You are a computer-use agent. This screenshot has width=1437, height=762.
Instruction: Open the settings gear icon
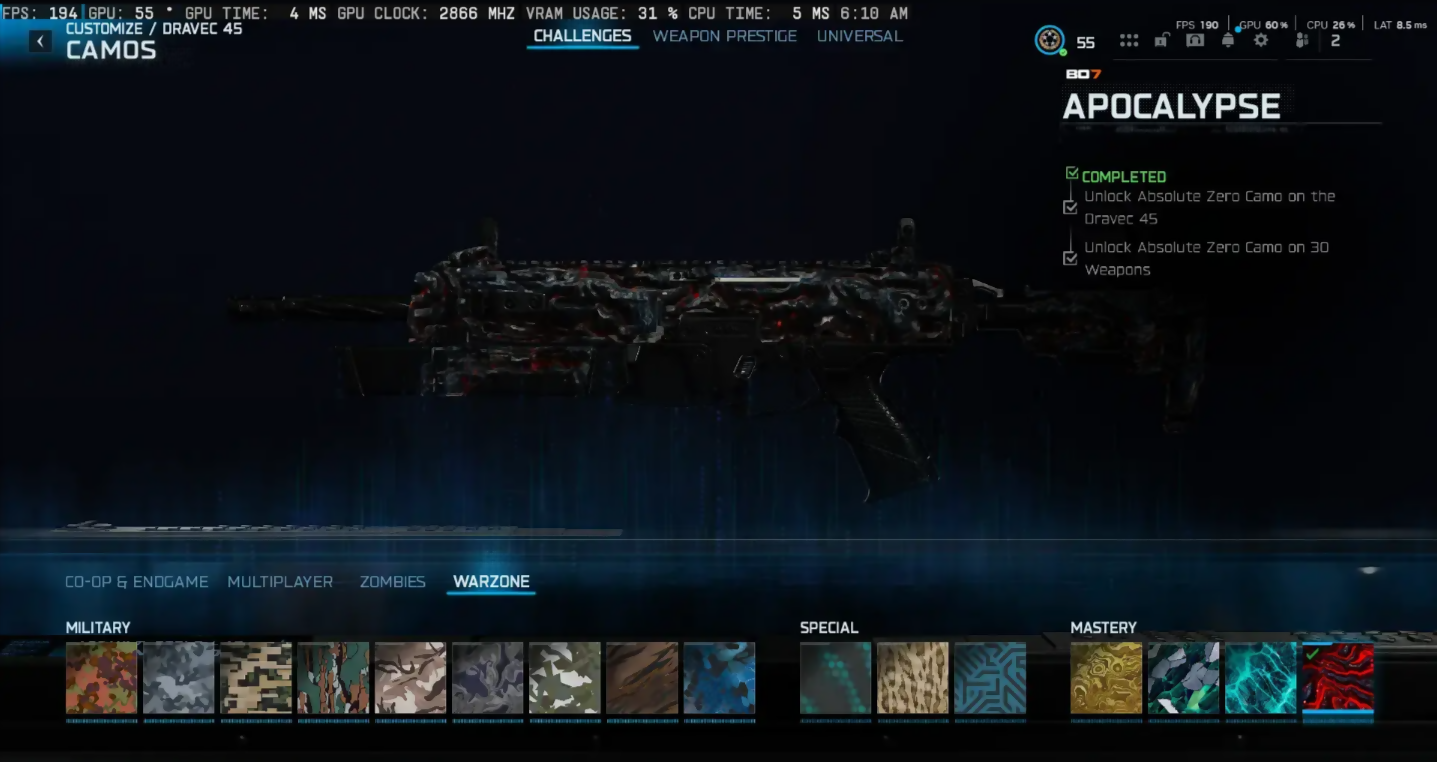pyautogui.click(x=1261, y=41)
